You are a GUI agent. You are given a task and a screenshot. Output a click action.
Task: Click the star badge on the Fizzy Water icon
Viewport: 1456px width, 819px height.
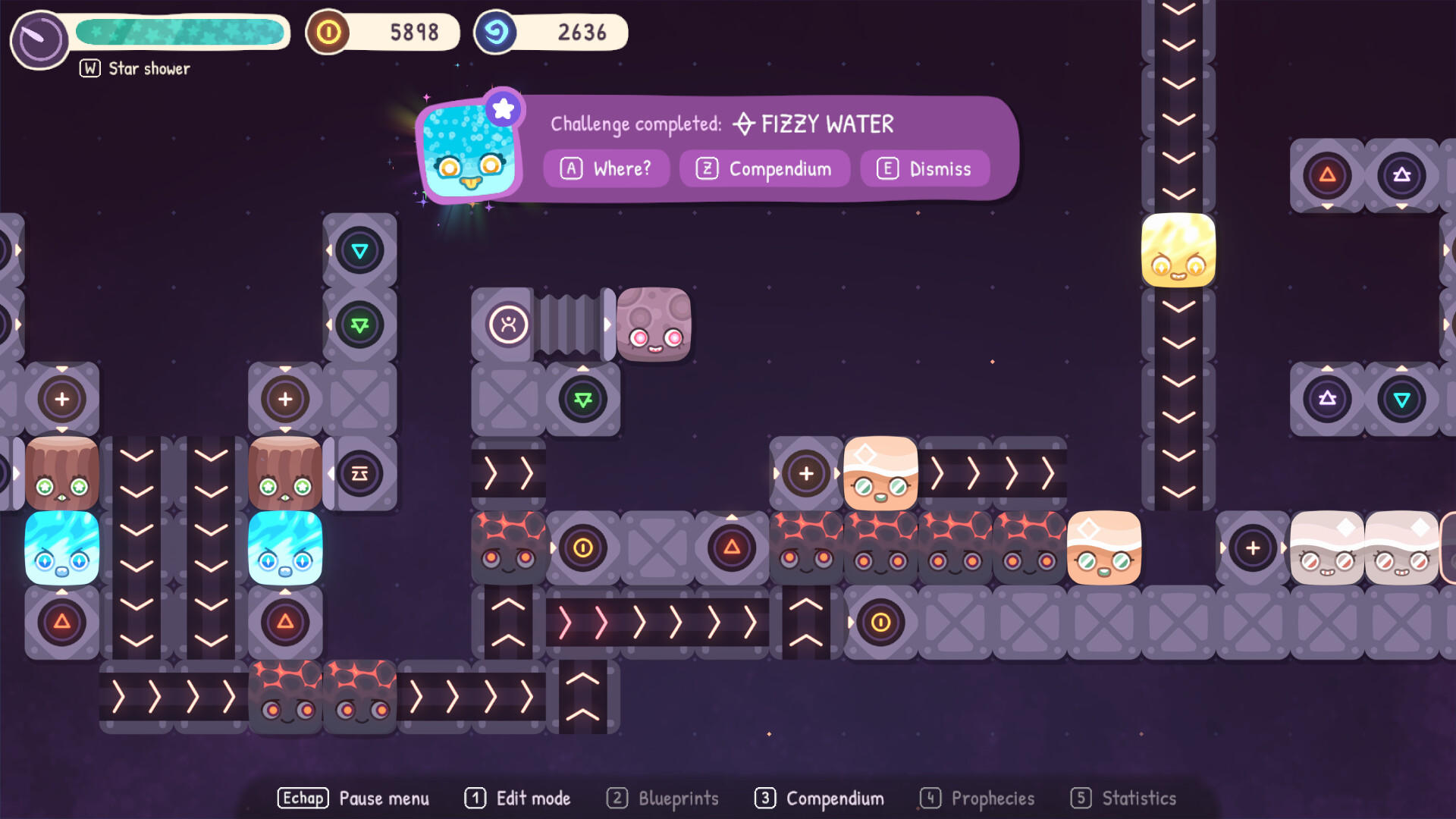tap(503, 108)
